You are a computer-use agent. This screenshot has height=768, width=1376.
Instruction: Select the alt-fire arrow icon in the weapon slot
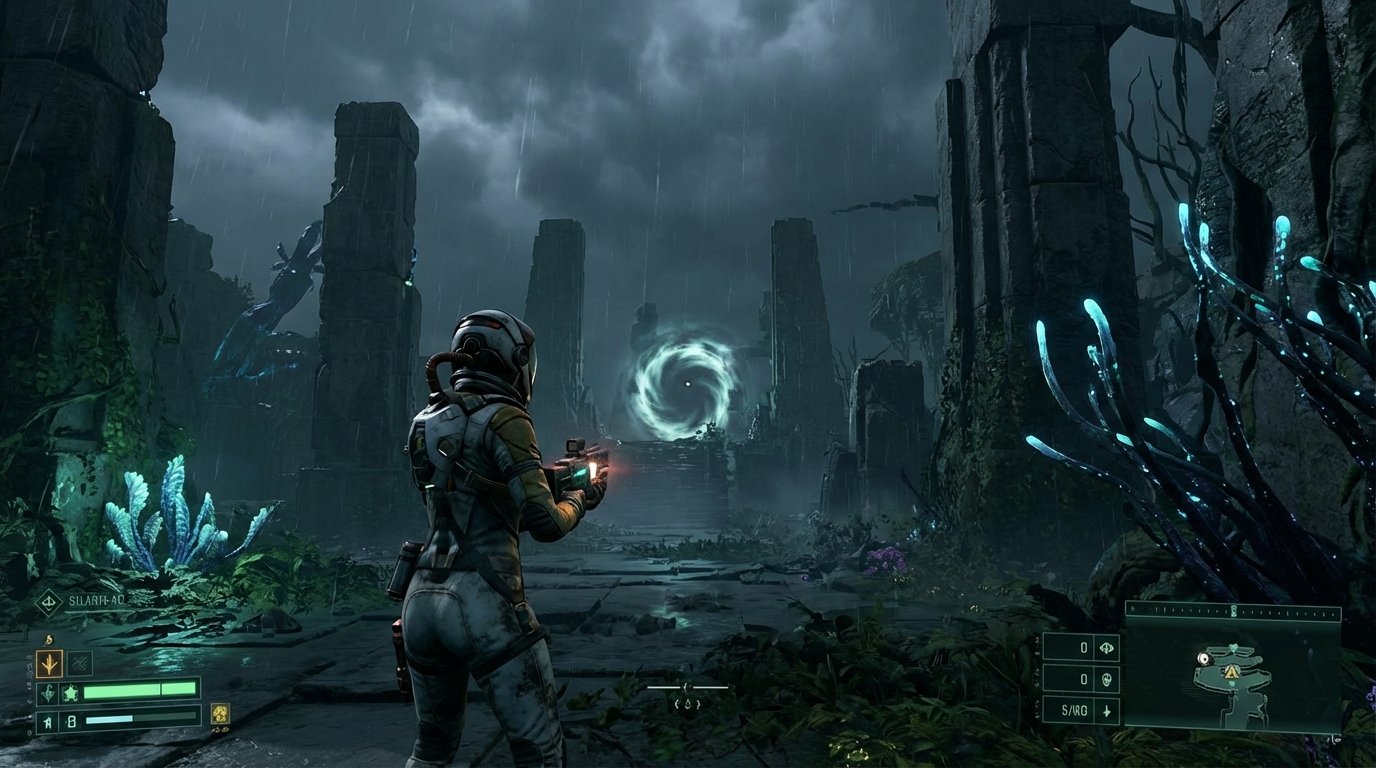pyautogui.click(x=49, y=663)
